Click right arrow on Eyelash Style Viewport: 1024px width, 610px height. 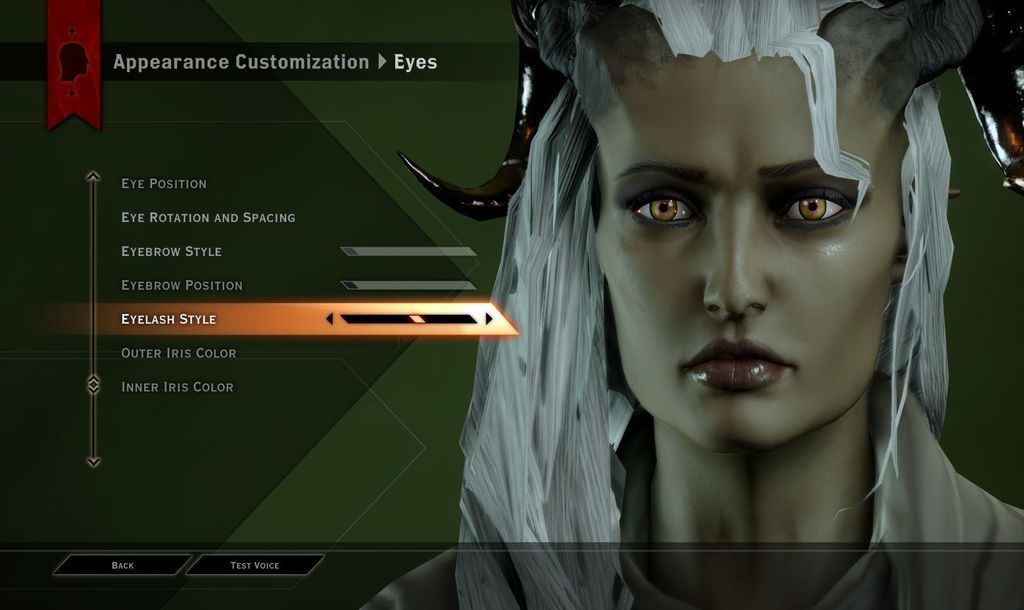pyautogui.click(x=489, y=319)
